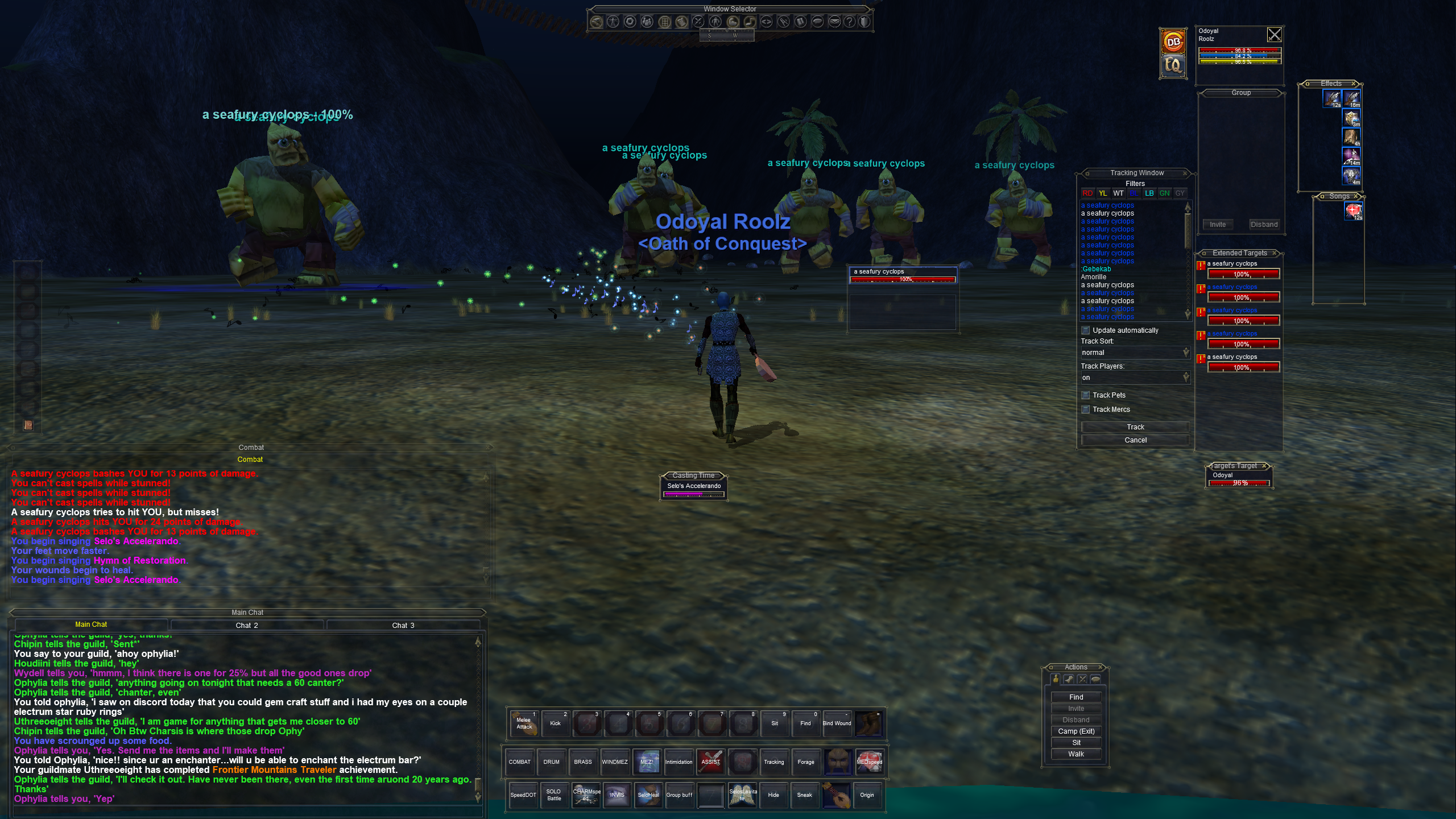Open the Chat 3 tab
1456x819 pixels.
(403, 625)
